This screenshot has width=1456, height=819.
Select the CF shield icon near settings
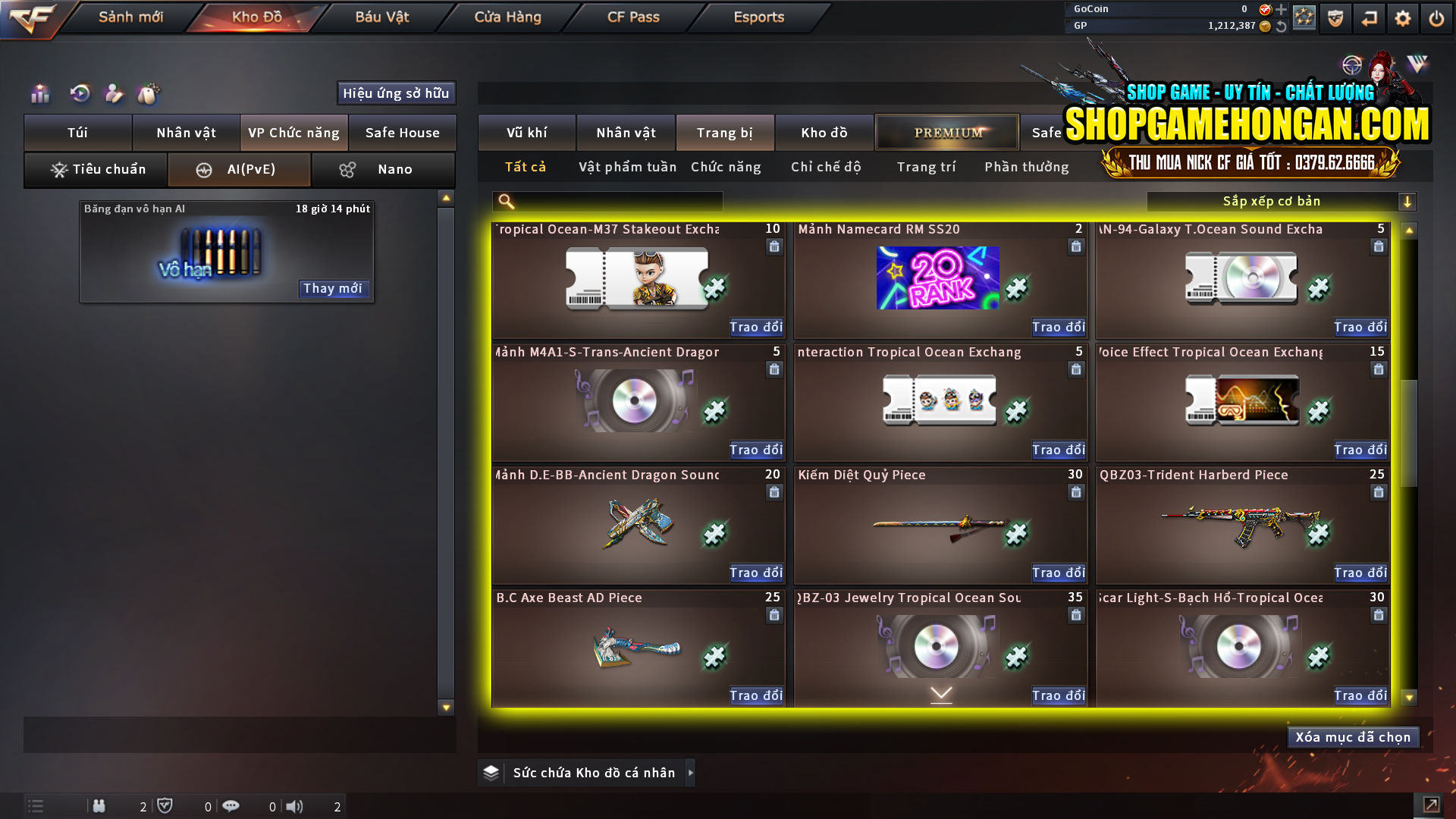1334,17
